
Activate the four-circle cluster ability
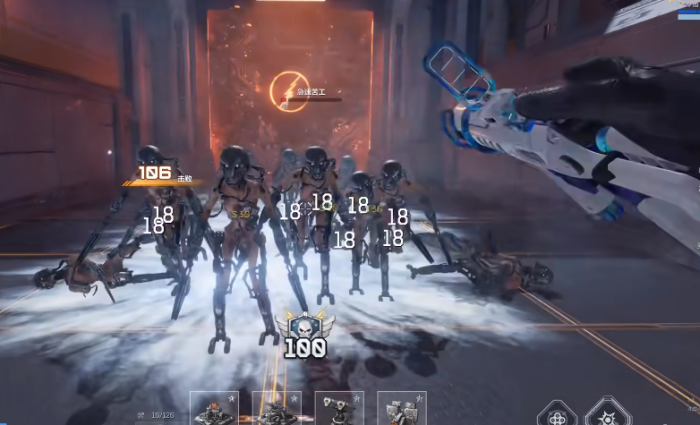click(x=556, y=413)
